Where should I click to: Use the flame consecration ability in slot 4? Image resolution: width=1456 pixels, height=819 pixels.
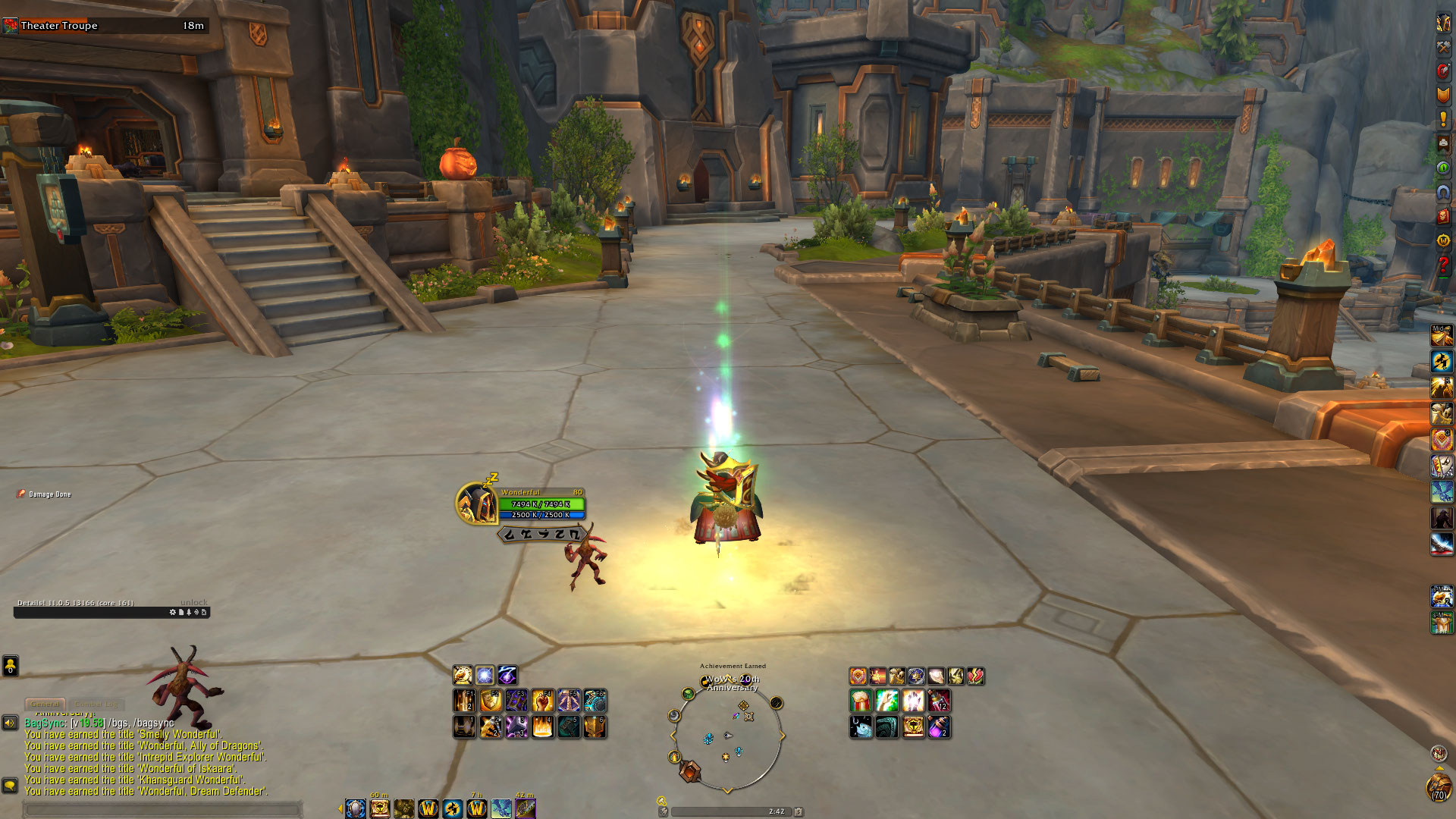[x=542, y=727]
